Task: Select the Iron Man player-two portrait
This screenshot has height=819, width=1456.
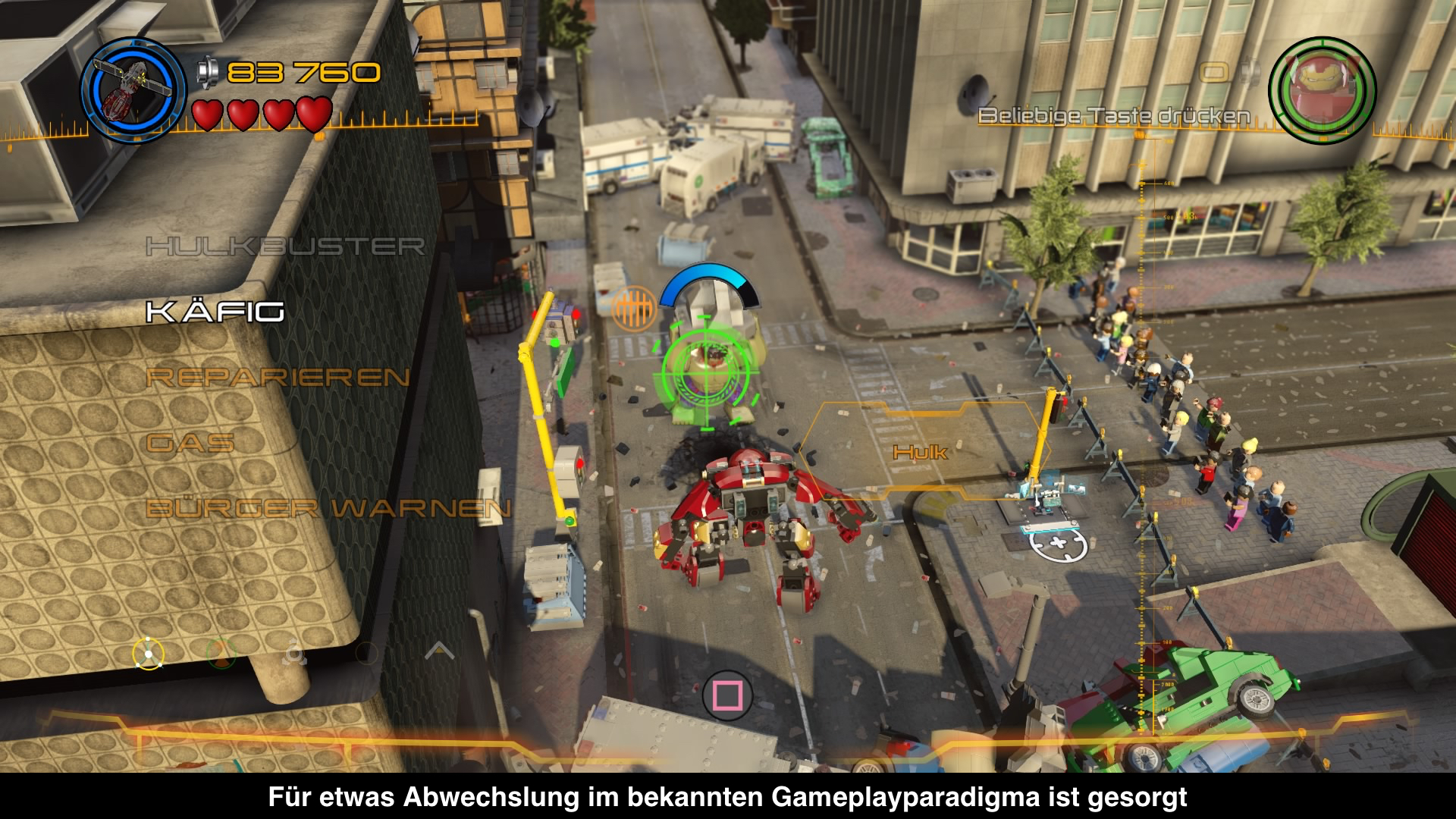Action: click(1322, 89)
